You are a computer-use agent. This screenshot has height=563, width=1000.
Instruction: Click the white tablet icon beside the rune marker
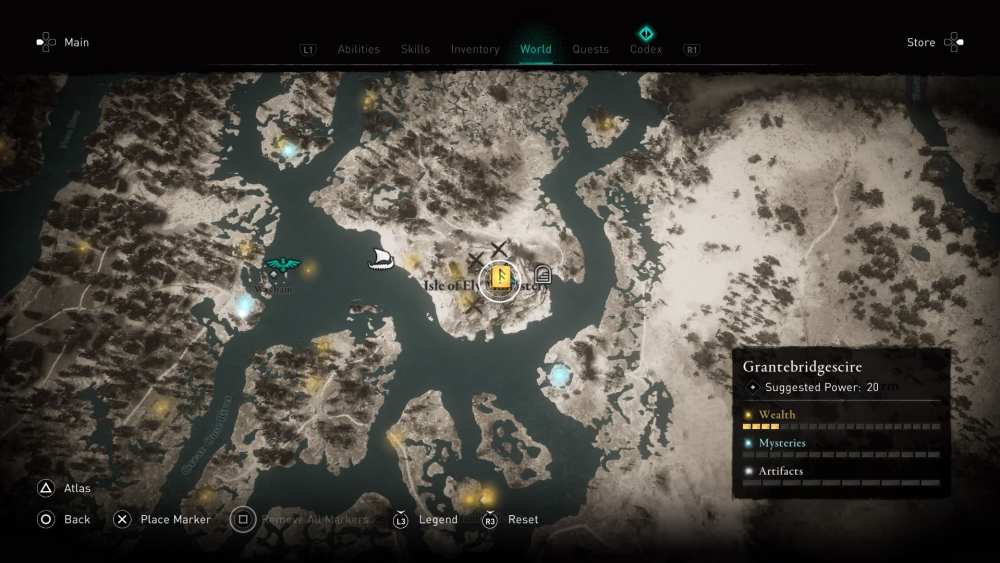(542, 275)
